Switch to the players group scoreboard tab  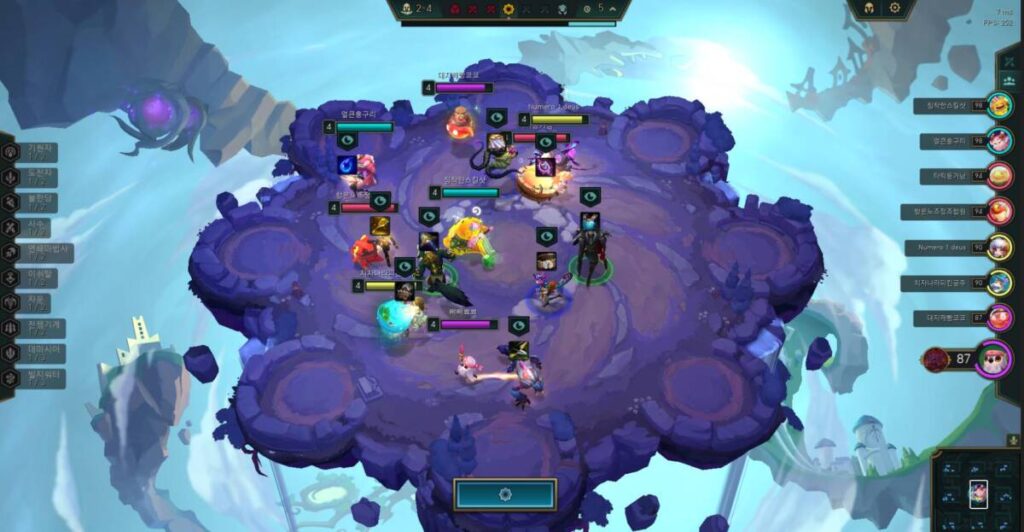pyautogui.click(x=1010, y=80)
